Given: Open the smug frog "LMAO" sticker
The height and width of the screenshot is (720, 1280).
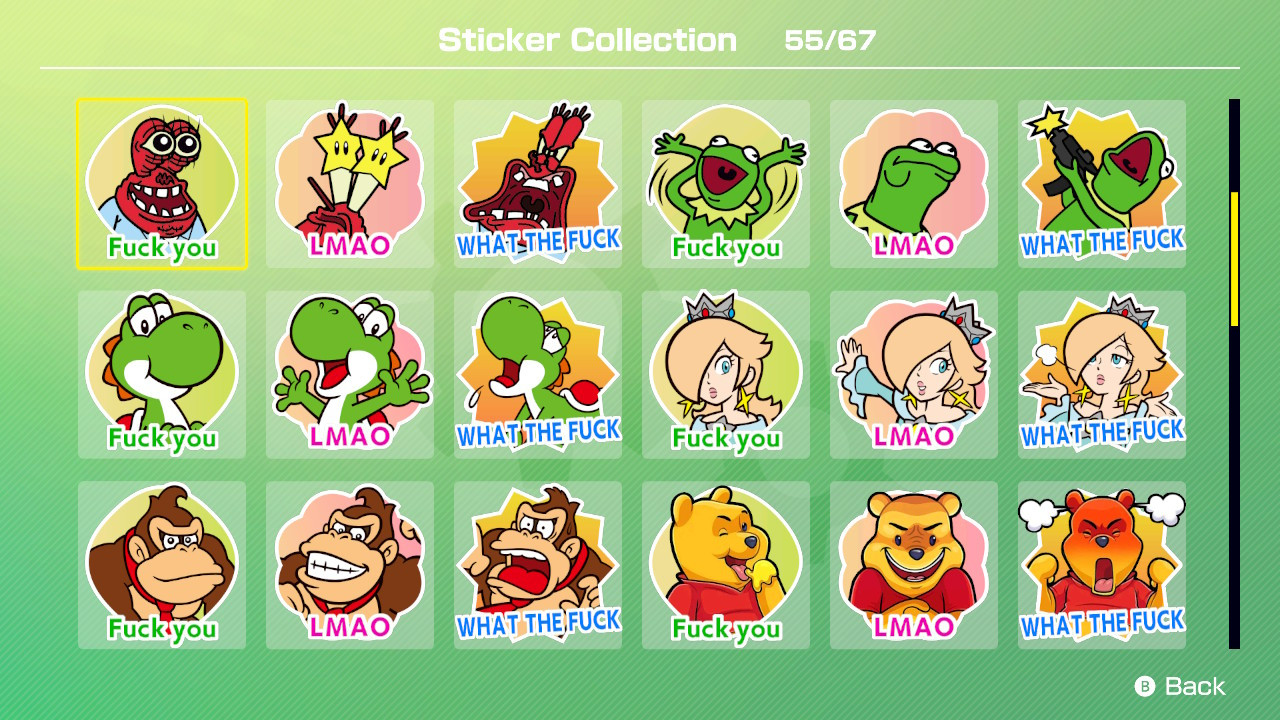Looking at the screenshot, I should click(913, 183).
